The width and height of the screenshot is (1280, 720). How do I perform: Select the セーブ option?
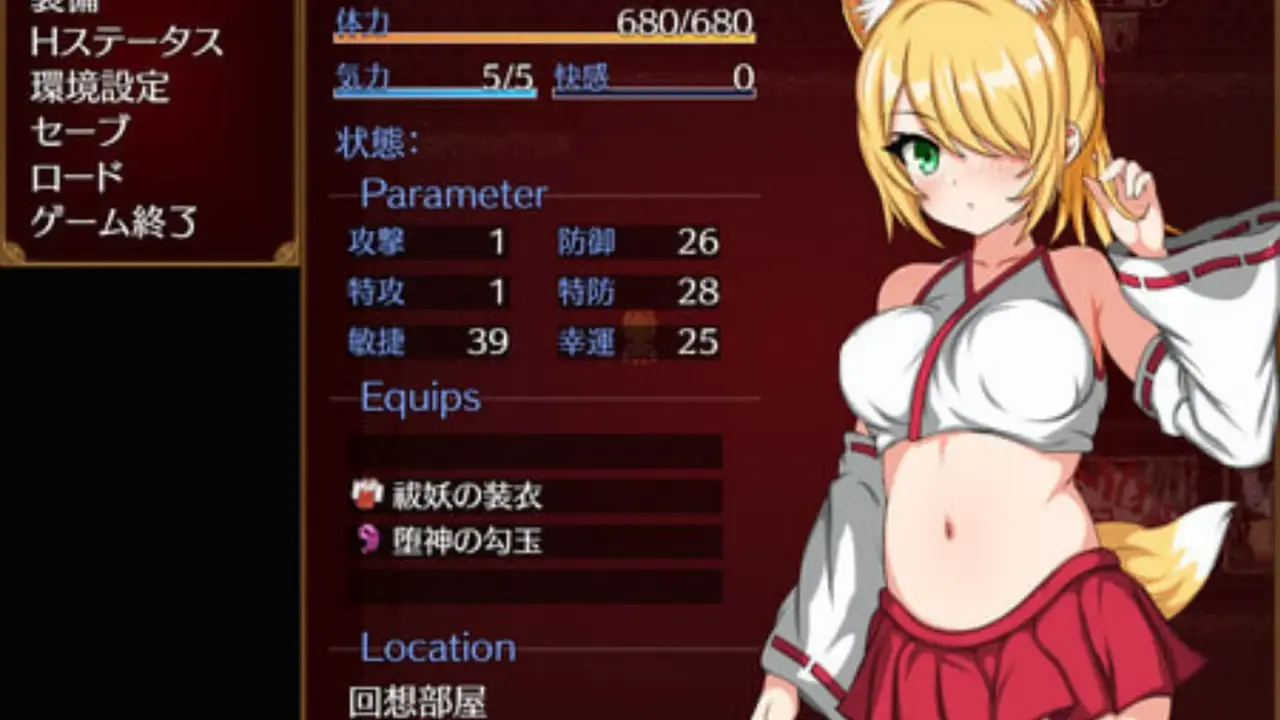point(80,131)
